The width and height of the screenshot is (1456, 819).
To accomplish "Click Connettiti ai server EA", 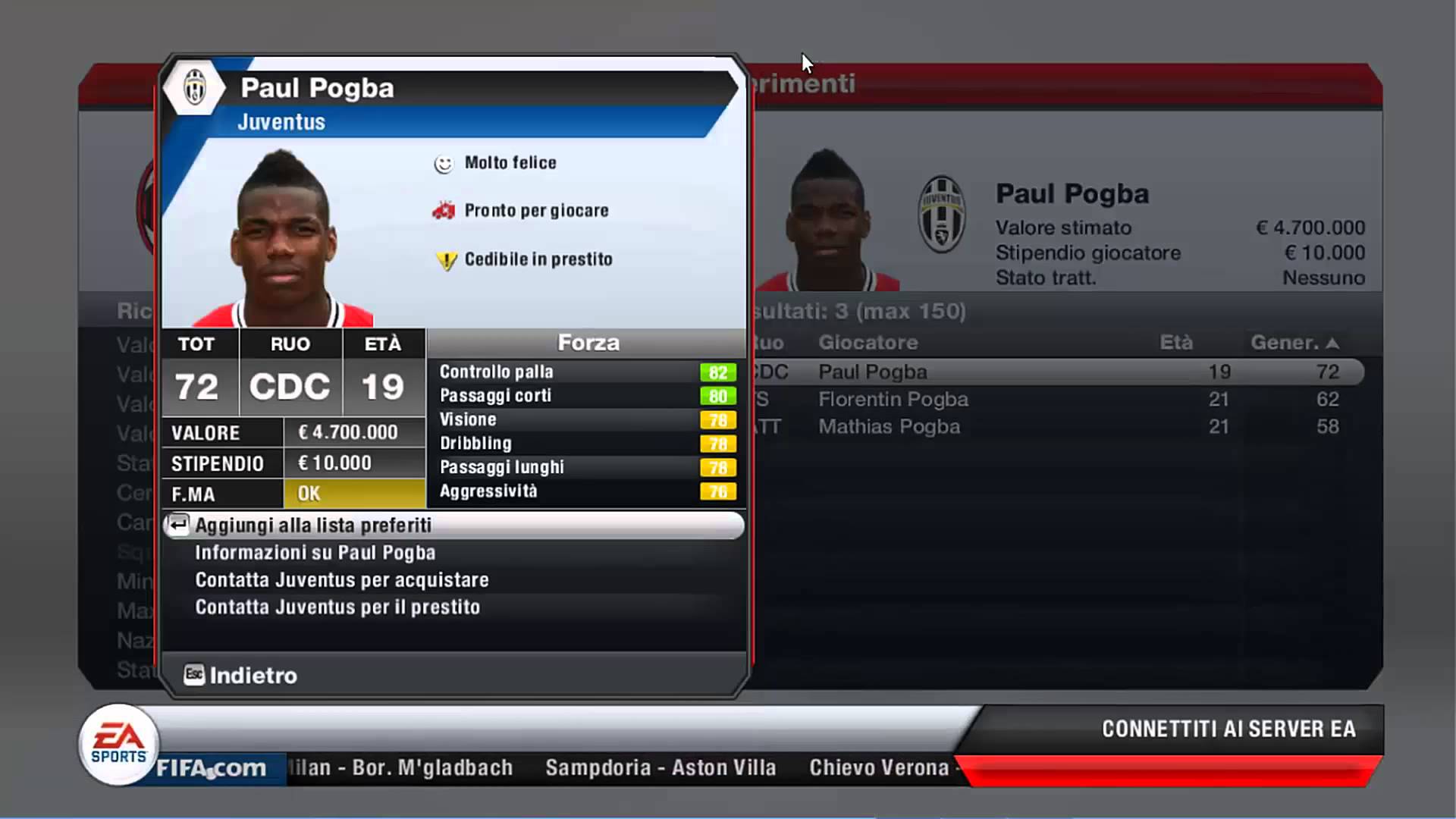I will pyautogui.click(x=1228, y=729).
